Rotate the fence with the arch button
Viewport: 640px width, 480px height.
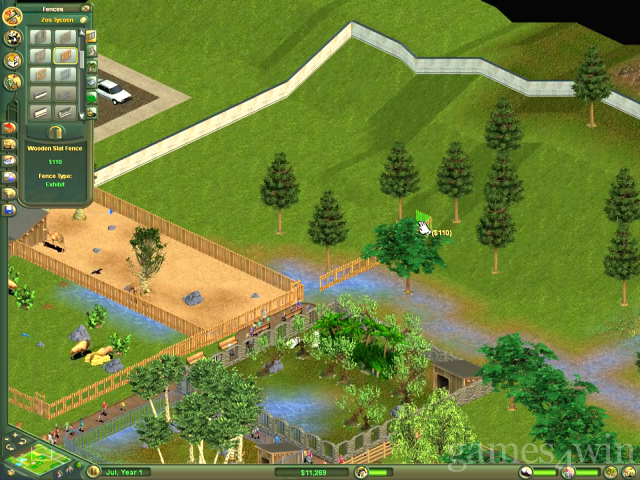[x=54, y=131]
